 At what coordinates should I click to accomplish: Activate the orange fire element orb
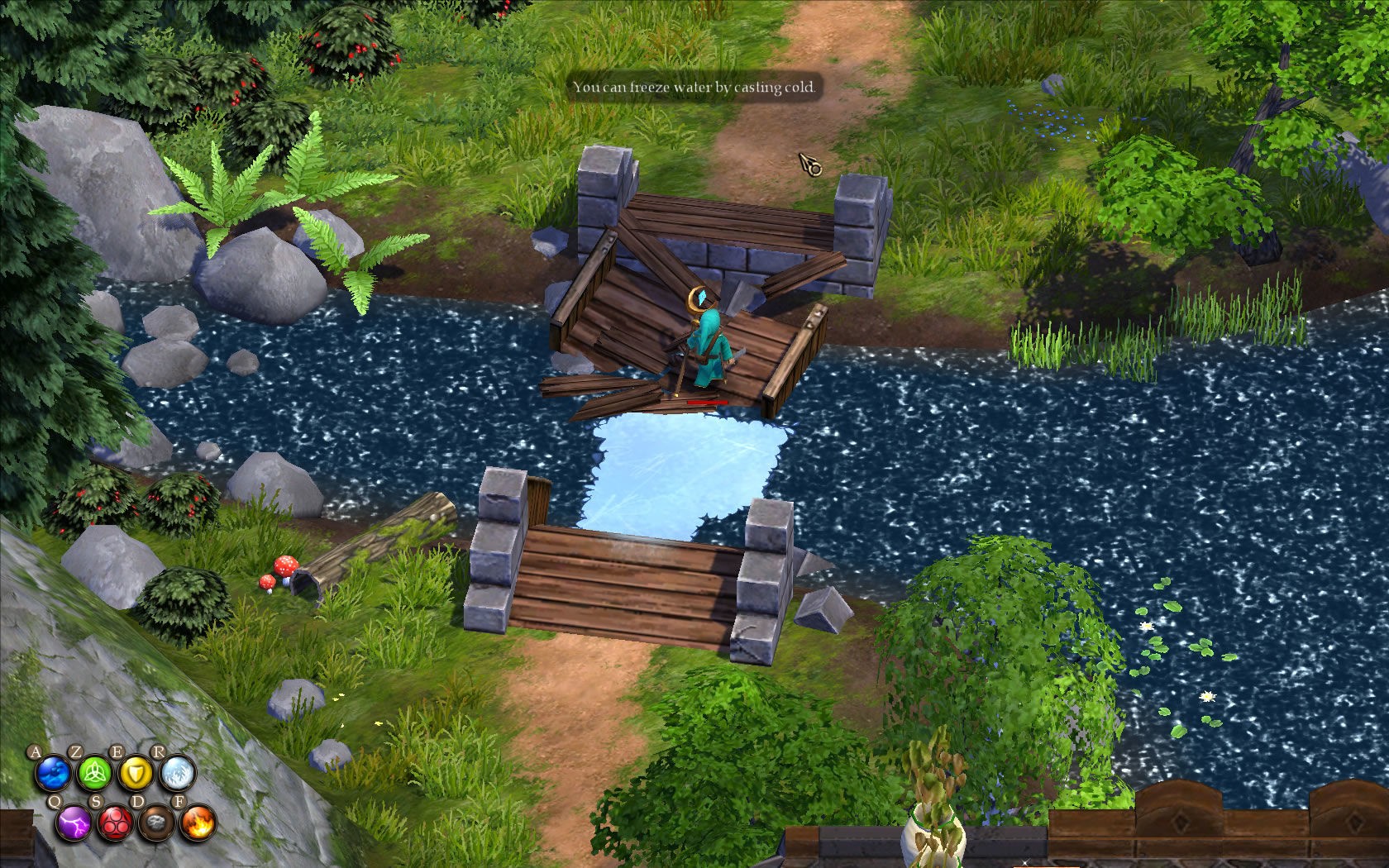point(198,823)
